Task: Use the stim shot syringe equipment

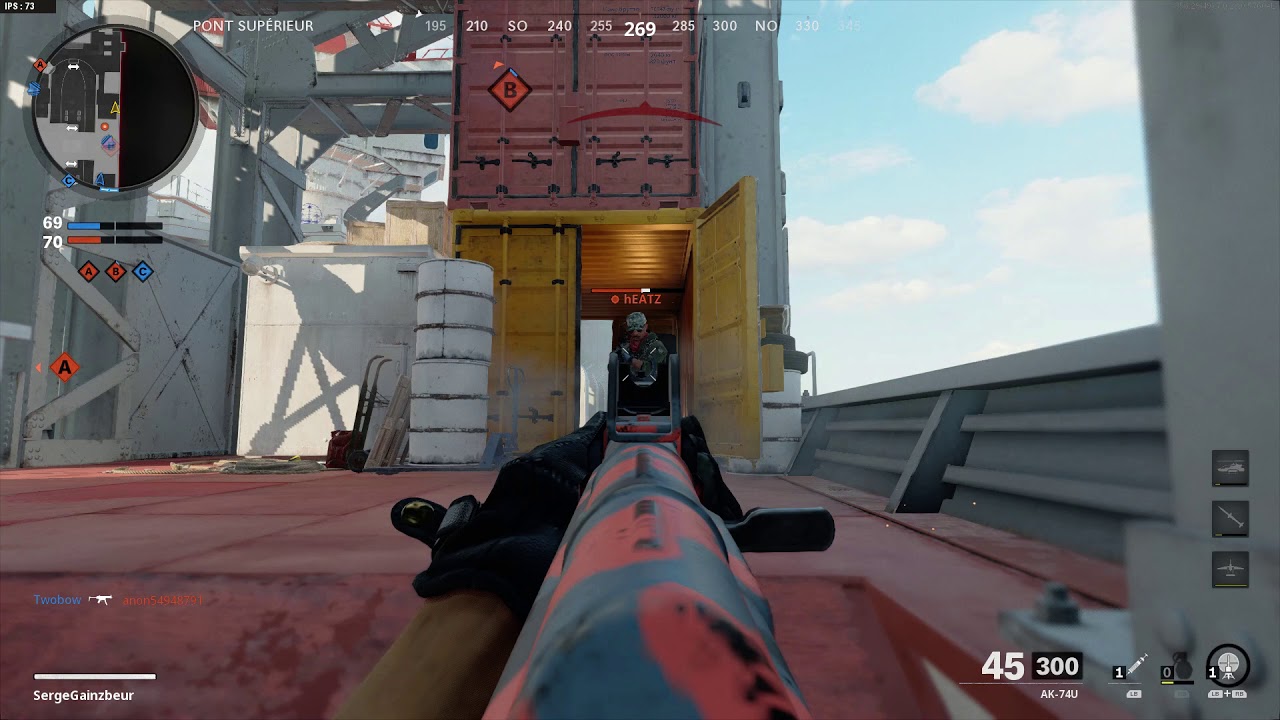Action: [1134, 669]
